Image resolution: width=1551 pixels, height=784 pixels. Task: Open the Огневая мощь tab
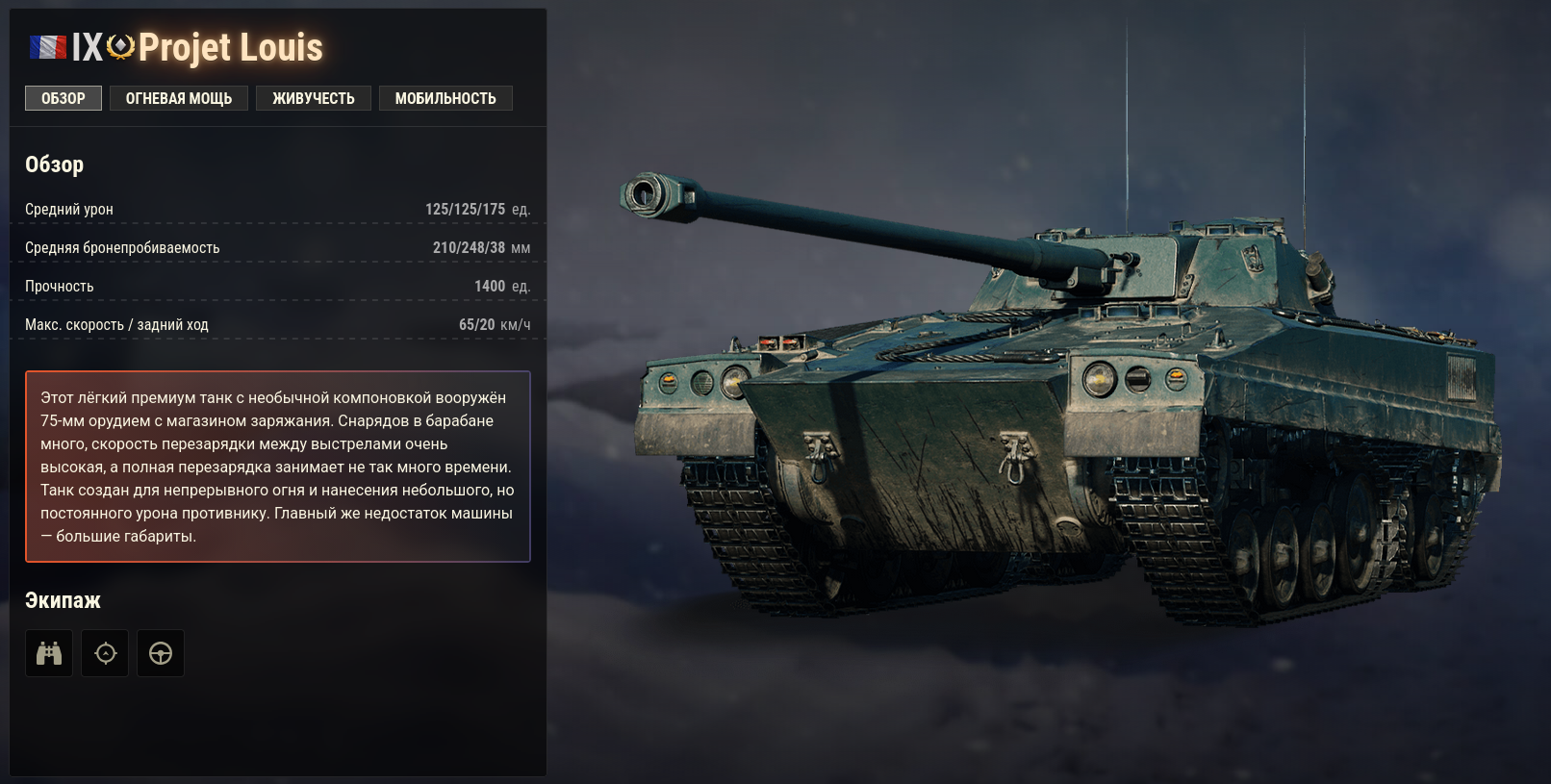coord(179,98)
